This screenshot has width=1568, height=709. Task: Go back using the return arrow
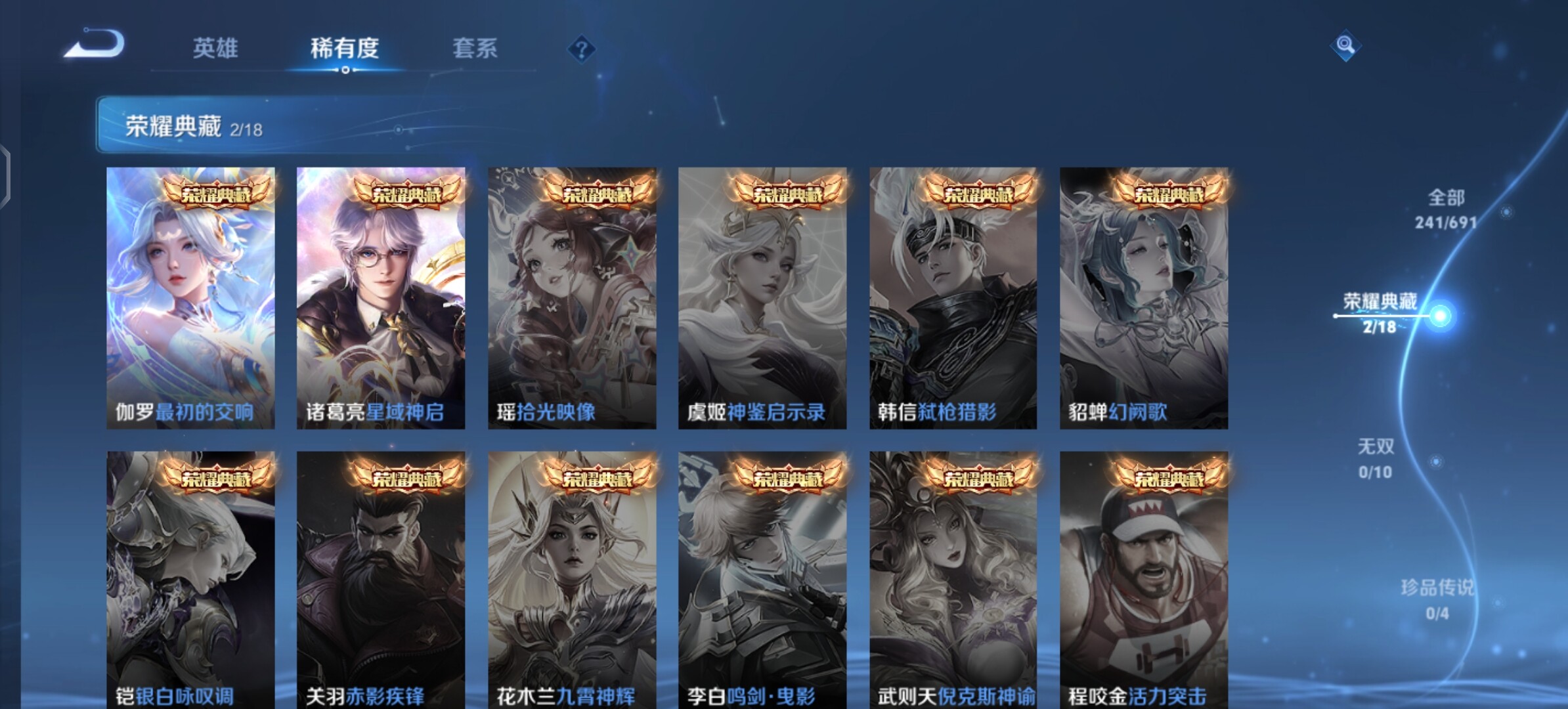coord(95,45)
